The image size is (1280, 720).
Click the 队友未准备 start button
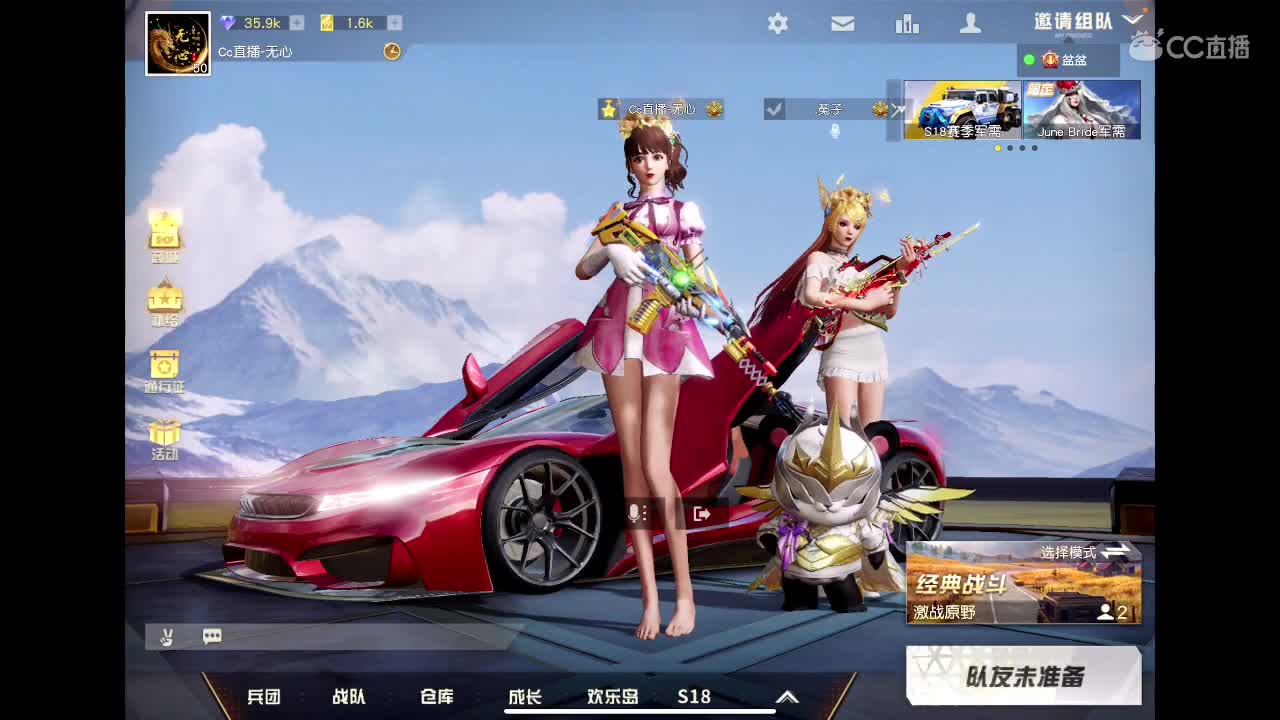click(1024, 675)
